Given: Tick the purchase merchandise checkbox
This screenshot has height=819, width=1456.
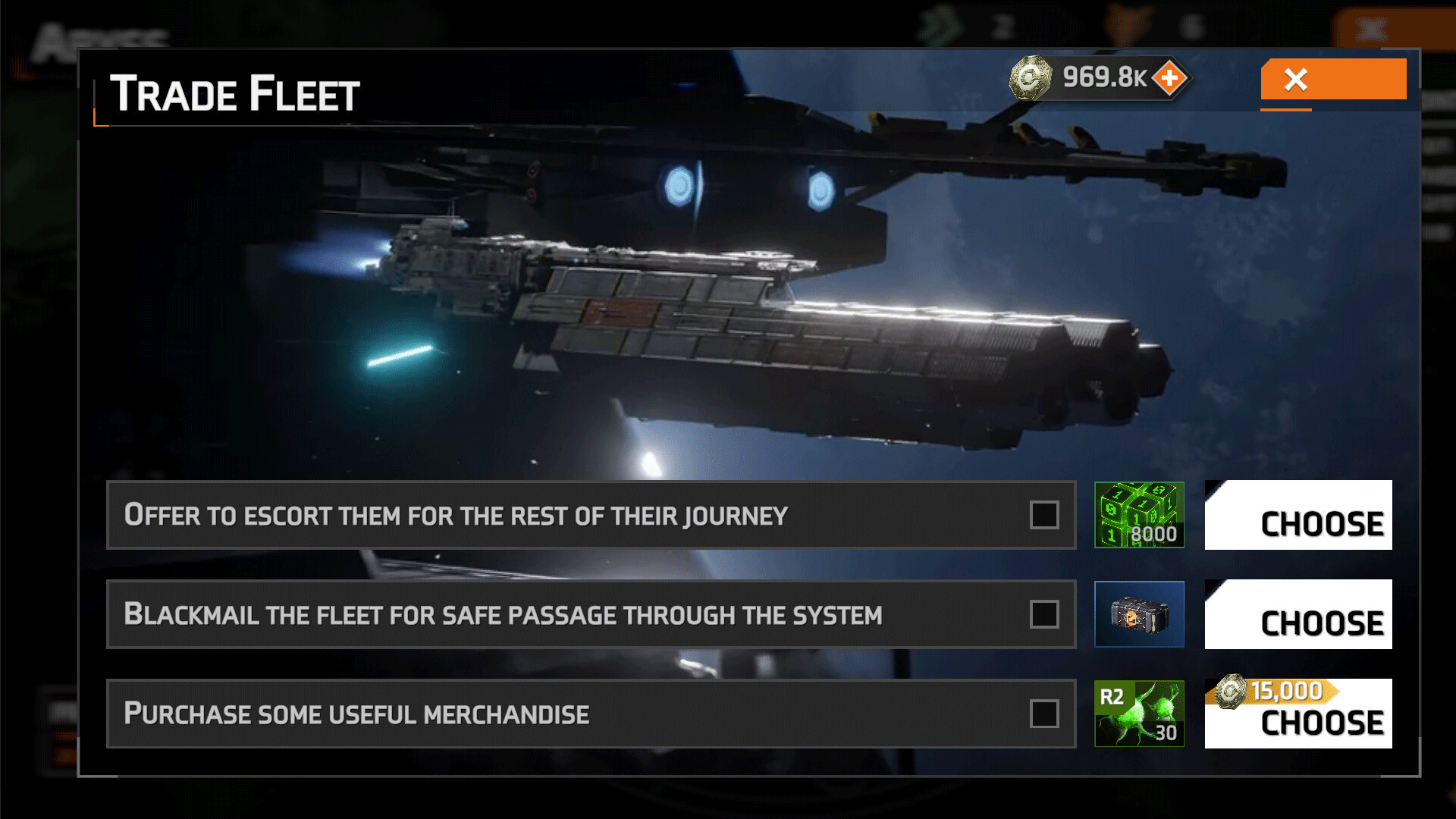Looking at the screenshot, I should point(1044,714).
